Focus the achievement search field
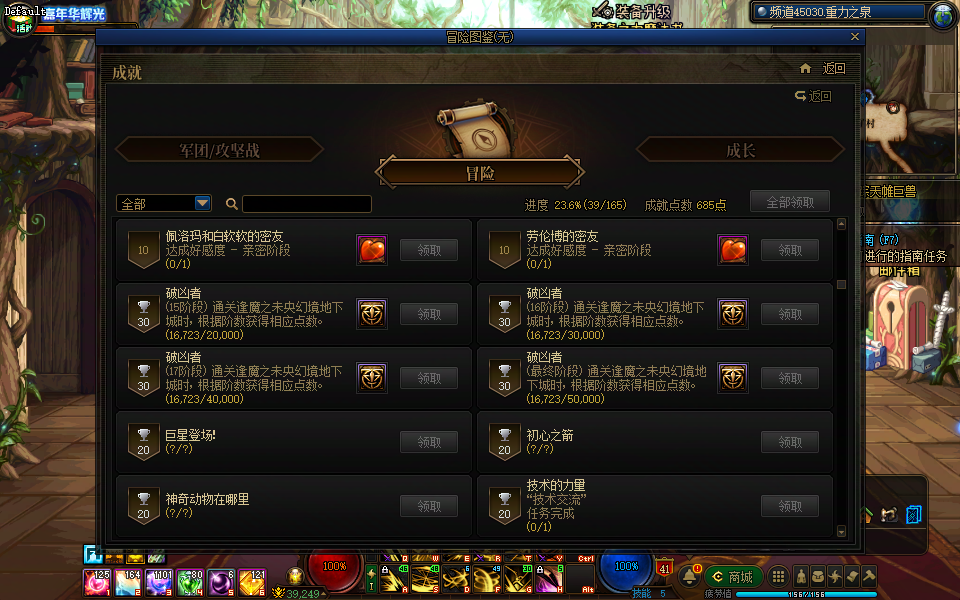 (306, 204)
